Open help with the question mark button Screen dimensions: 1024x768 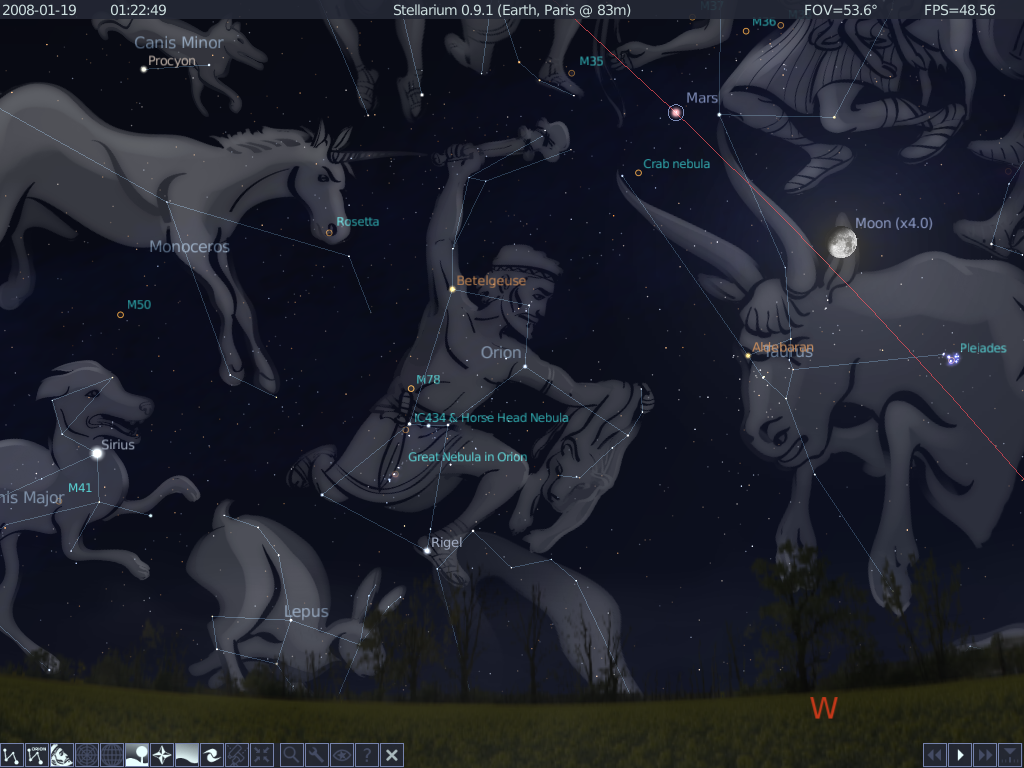click(367, 755)
